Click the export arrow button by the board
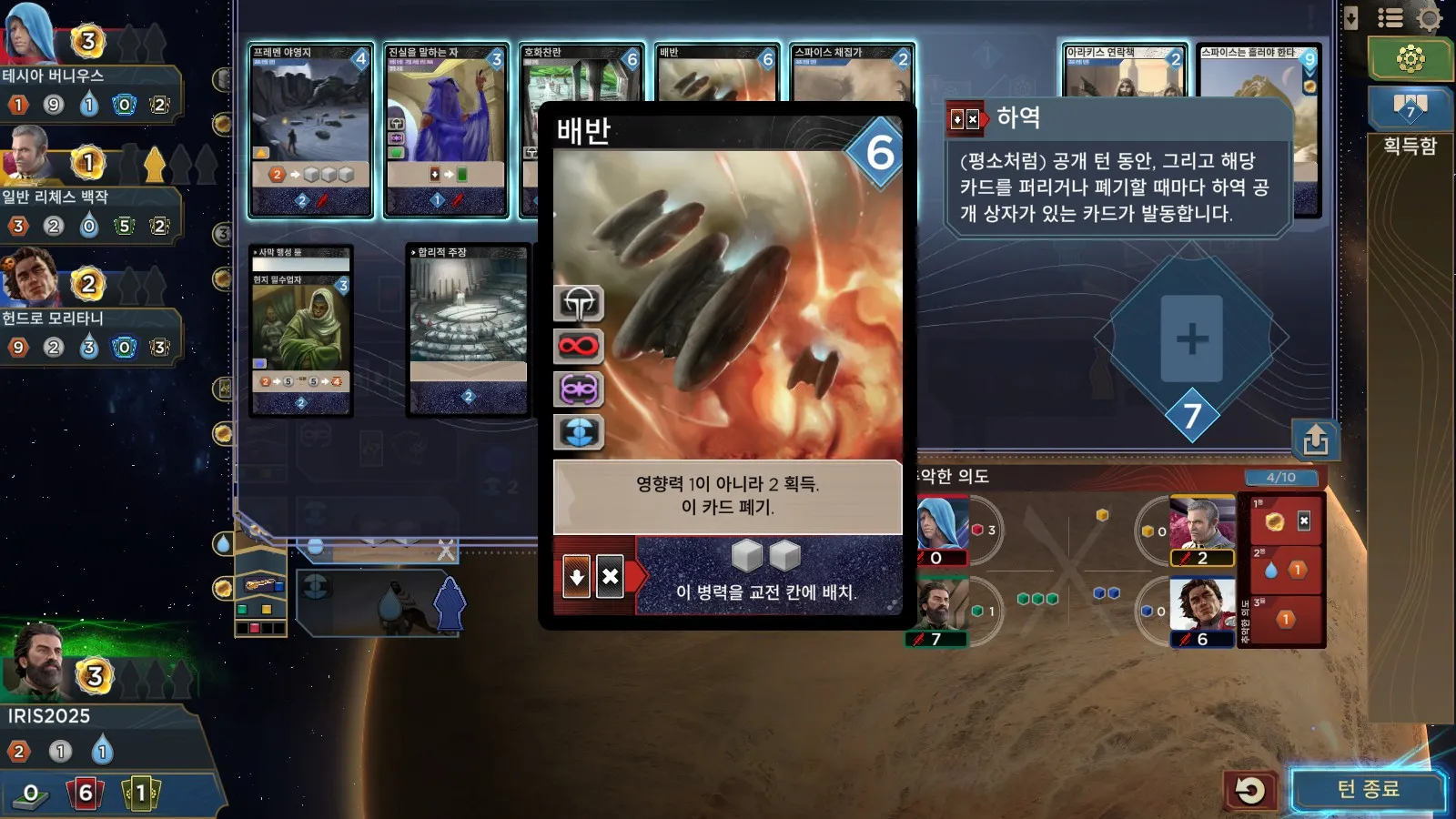This screenshot has width=1456, height=819. coord(1315,441)
